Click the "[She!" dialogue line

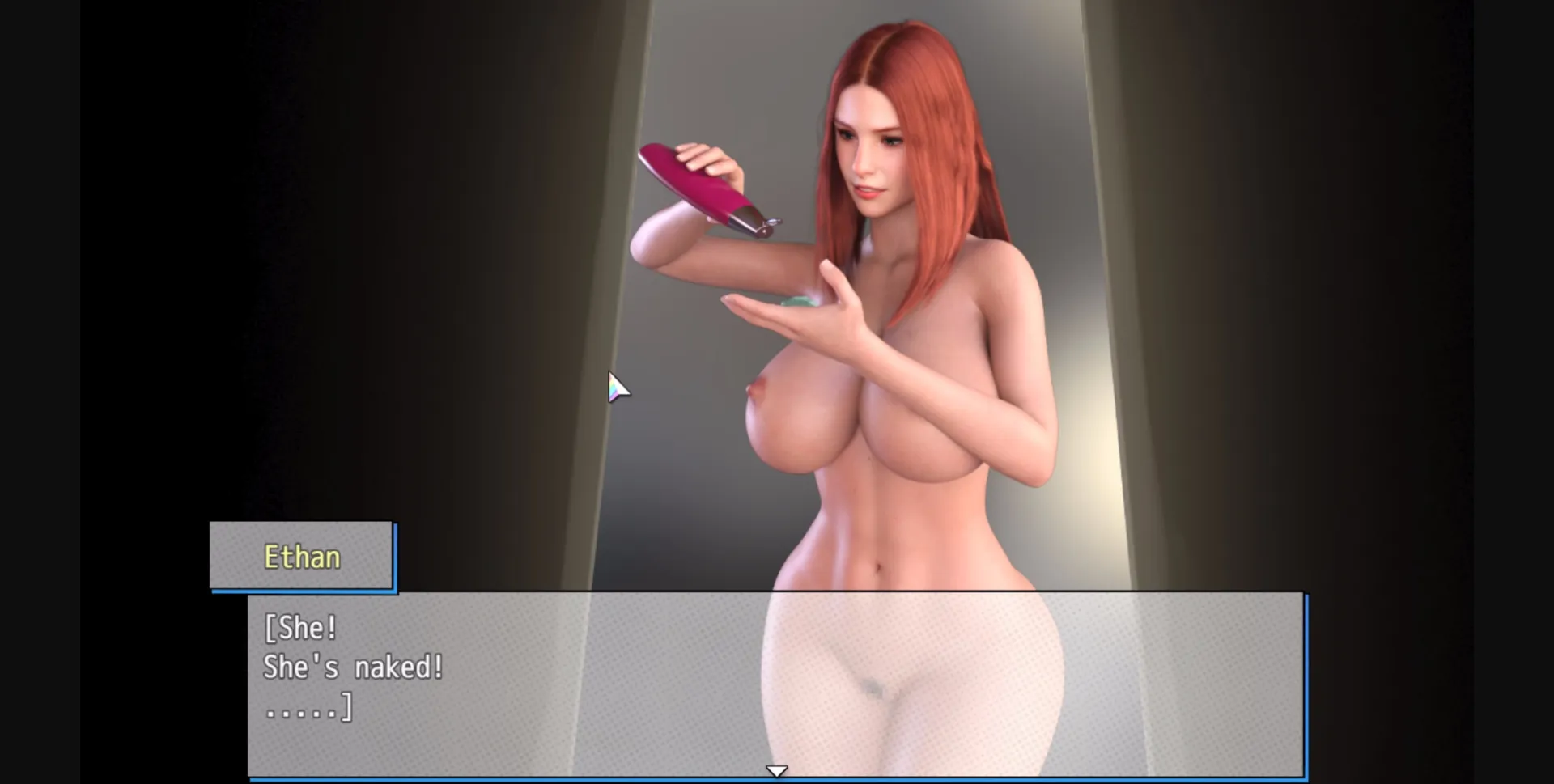(x=300, y=627)
